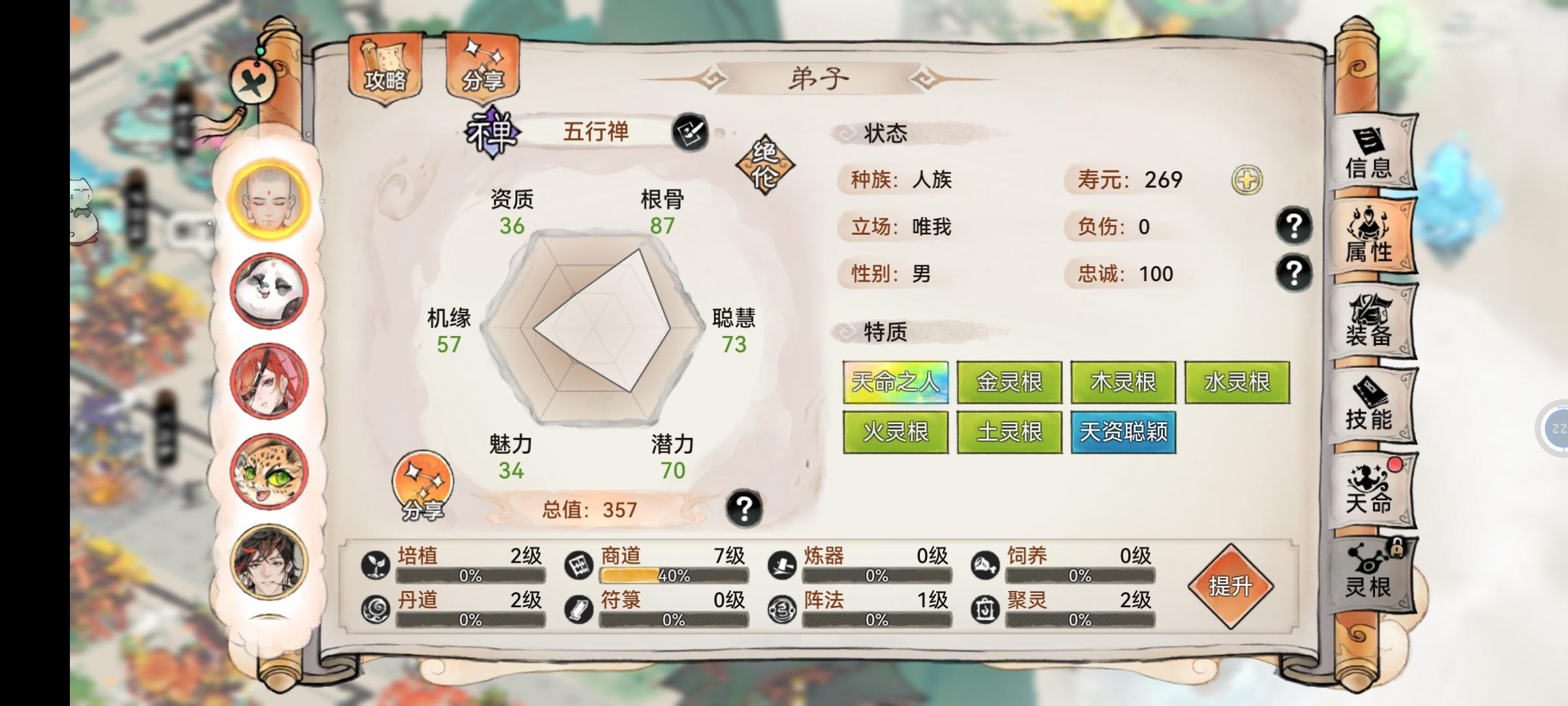
Task: Click the 分享 share icon near the radar chart
Action: click(x=424, y=485)
